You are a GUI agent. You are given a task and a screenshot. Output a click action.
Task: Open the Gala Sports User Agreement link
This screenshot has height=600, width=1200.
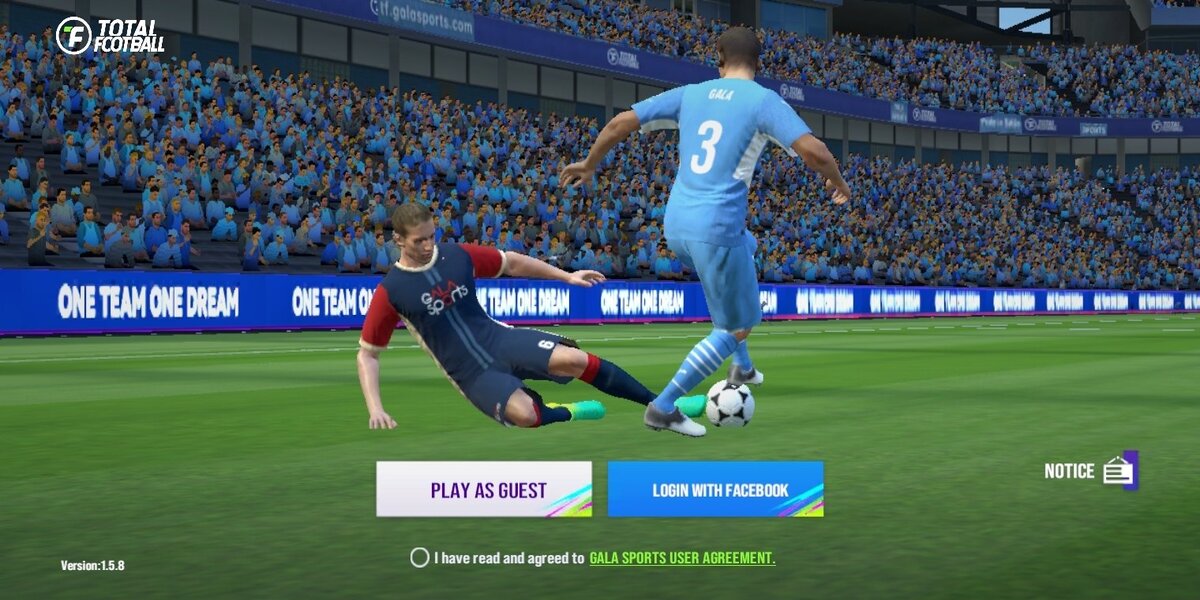point(682,558)
